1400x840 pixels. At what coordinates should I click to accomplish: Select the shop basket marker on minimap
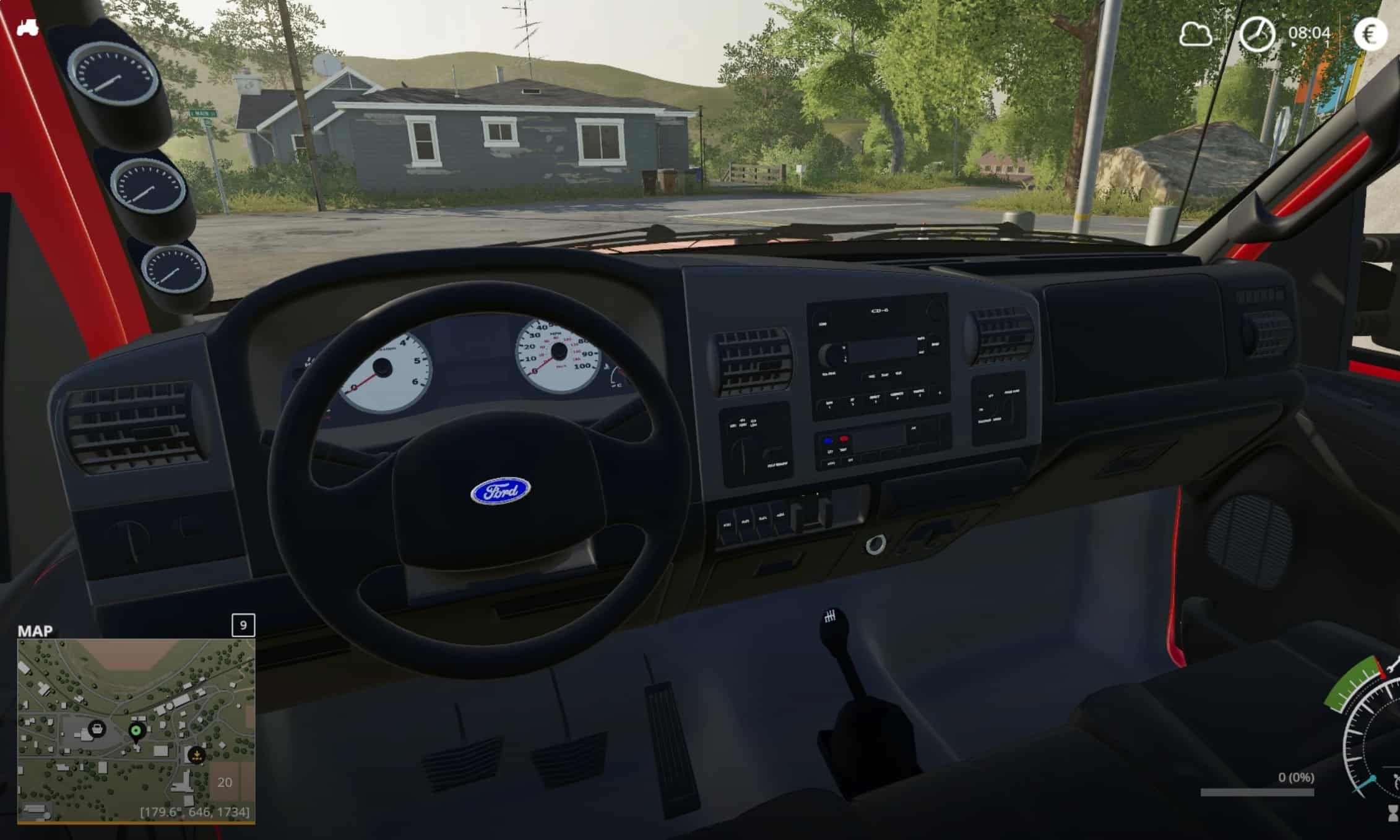97,729
